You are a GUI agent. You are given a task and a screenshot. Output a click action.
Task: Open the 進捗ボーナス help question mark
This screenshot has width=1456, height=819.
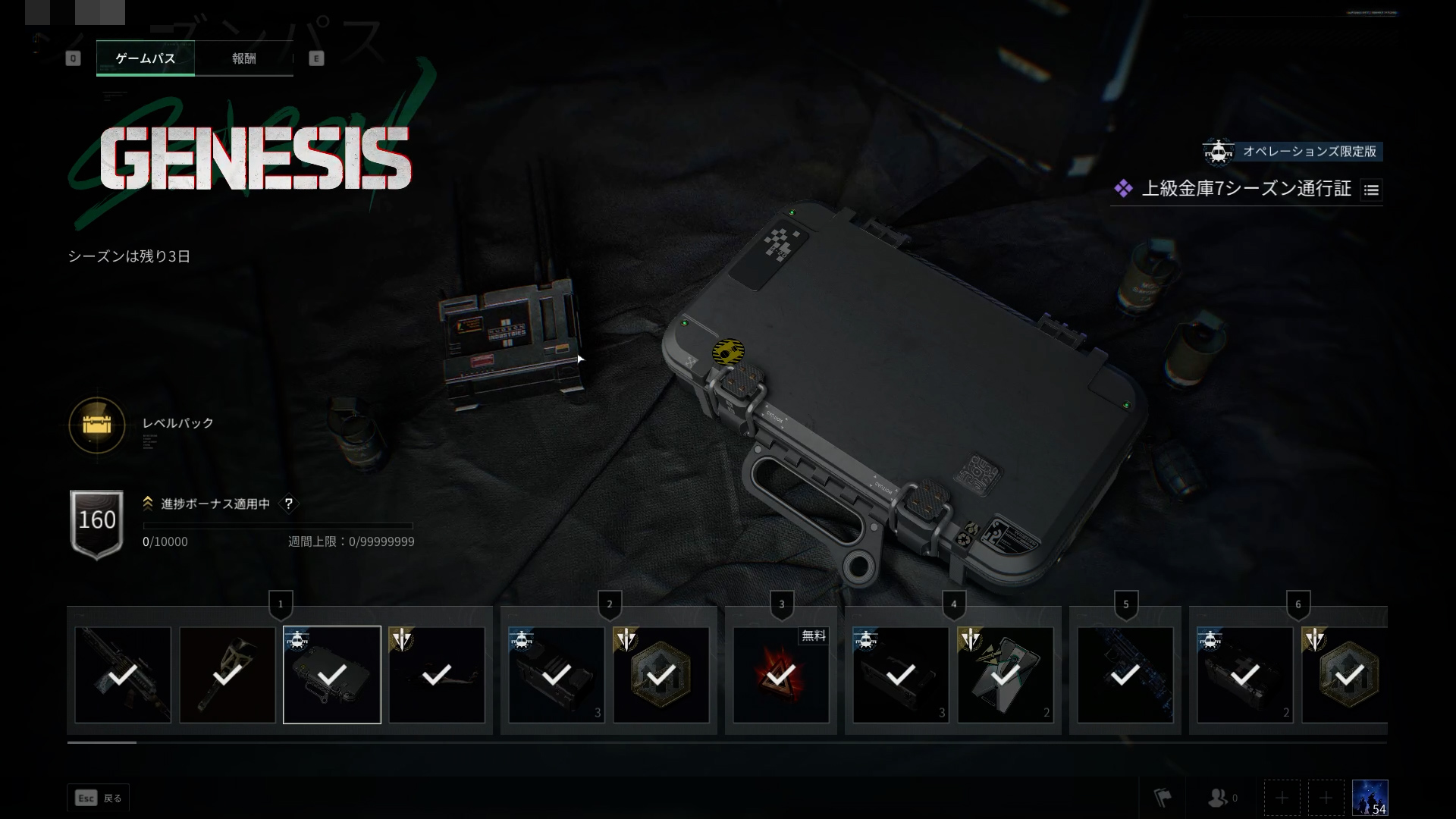point(288,504)
